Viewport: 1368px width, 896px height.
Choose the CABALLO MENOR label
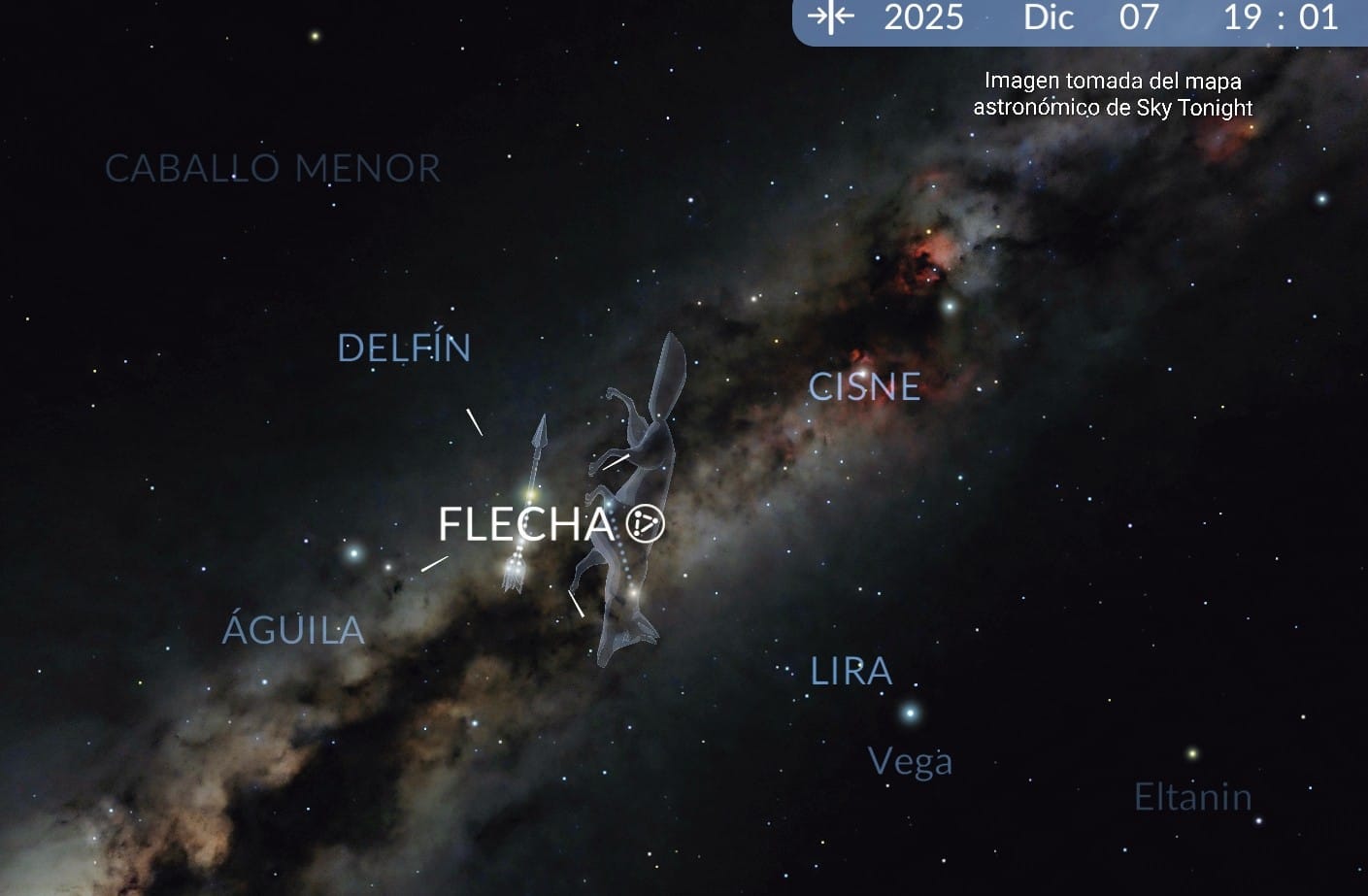pyautogui.click(x=273, y=169)
